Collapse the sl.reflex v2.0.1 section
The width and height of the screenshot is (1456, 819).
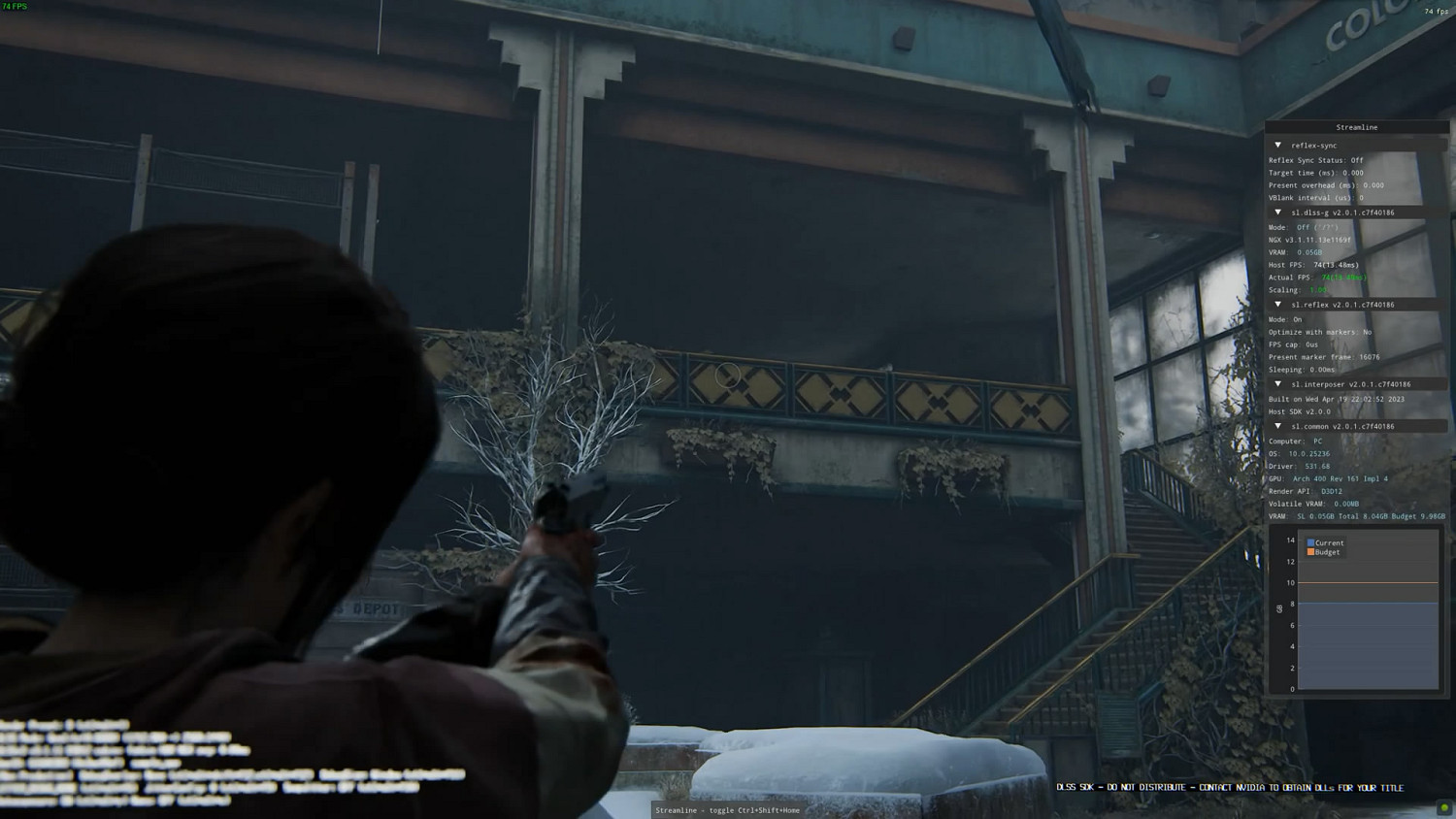tap(1278, 305)
